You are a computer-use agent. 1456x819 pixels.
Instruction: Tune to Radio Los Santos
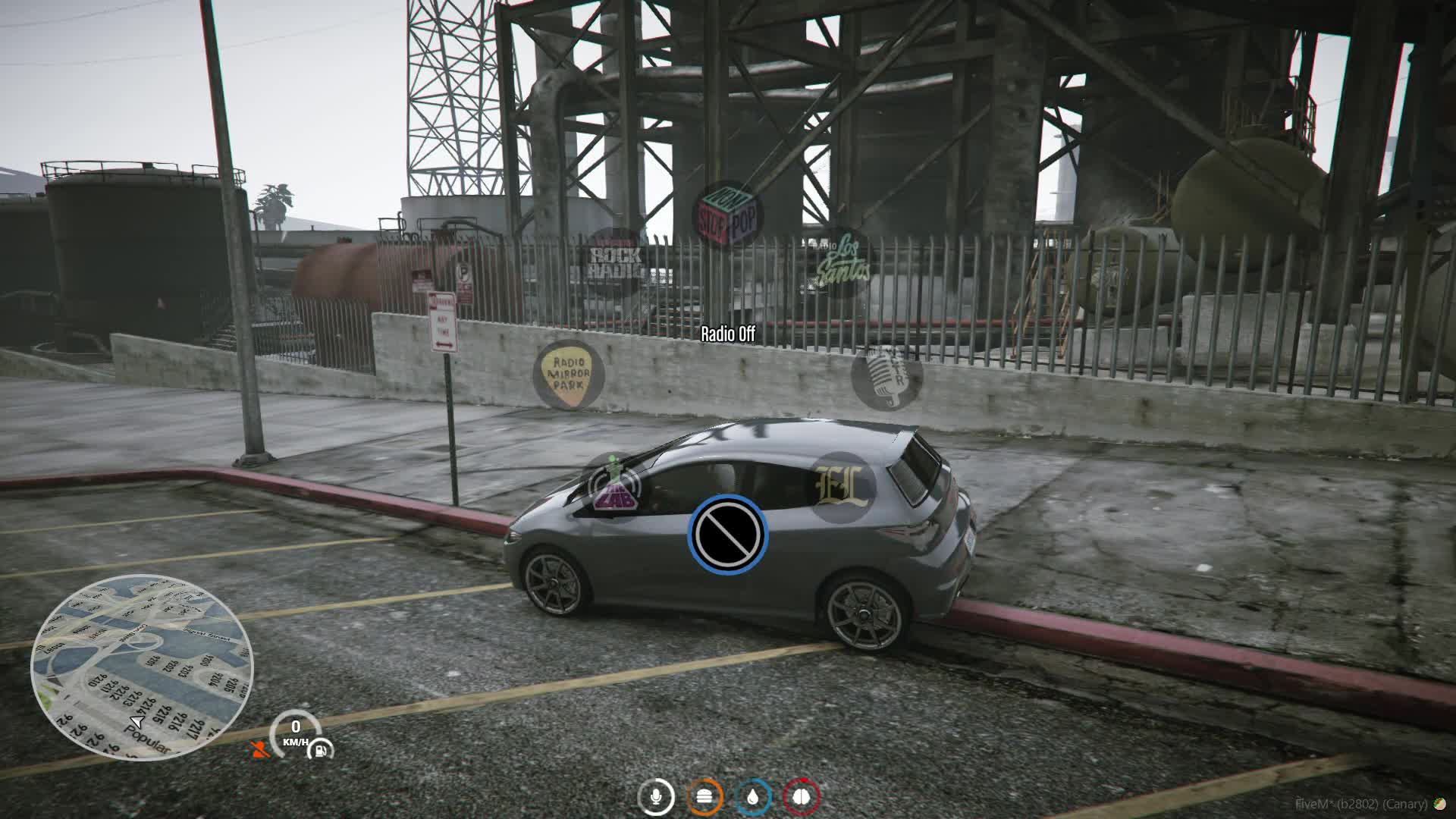point(840,262)
